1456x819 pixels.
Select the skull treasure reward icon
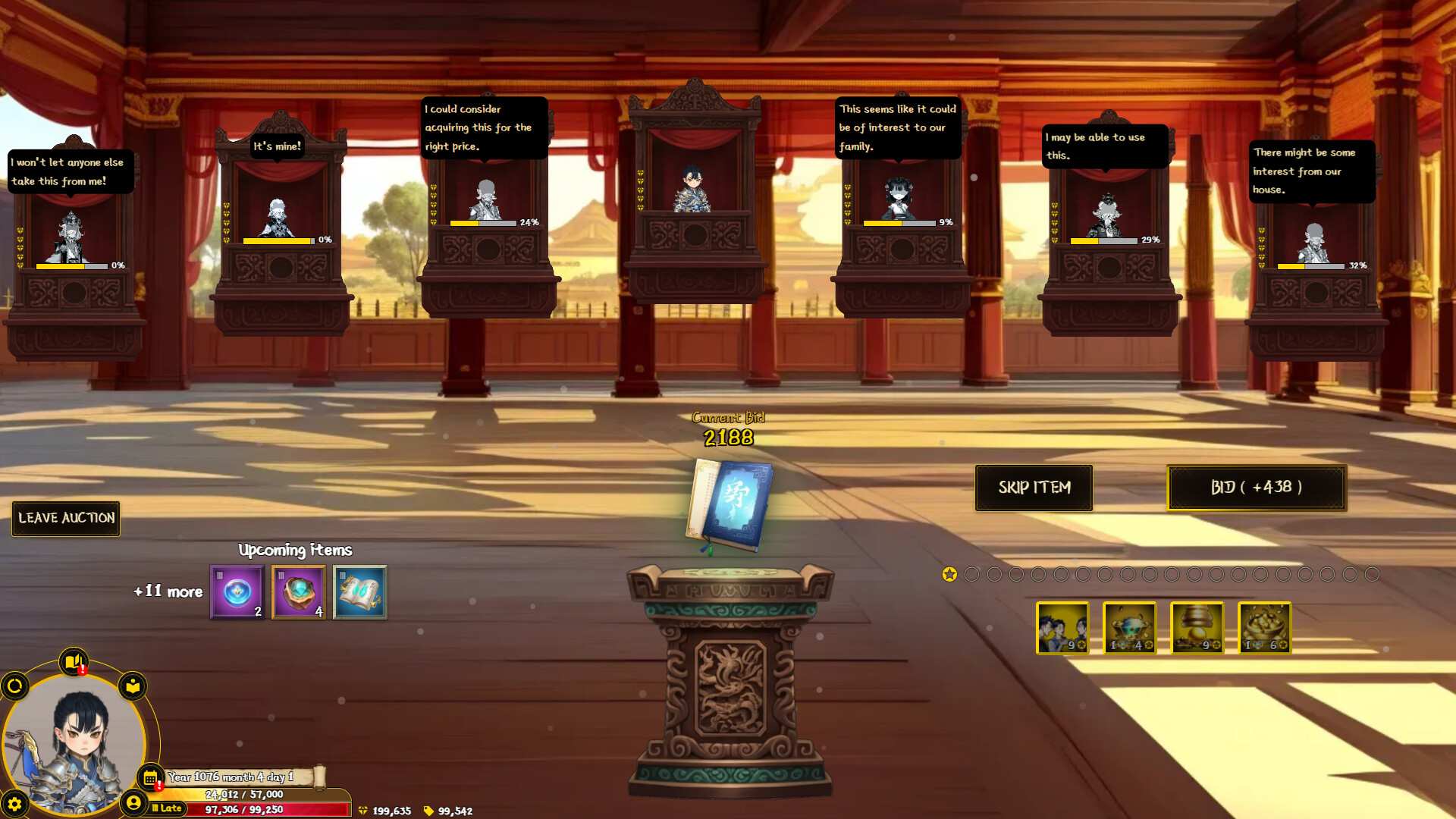coord(1130,628)
